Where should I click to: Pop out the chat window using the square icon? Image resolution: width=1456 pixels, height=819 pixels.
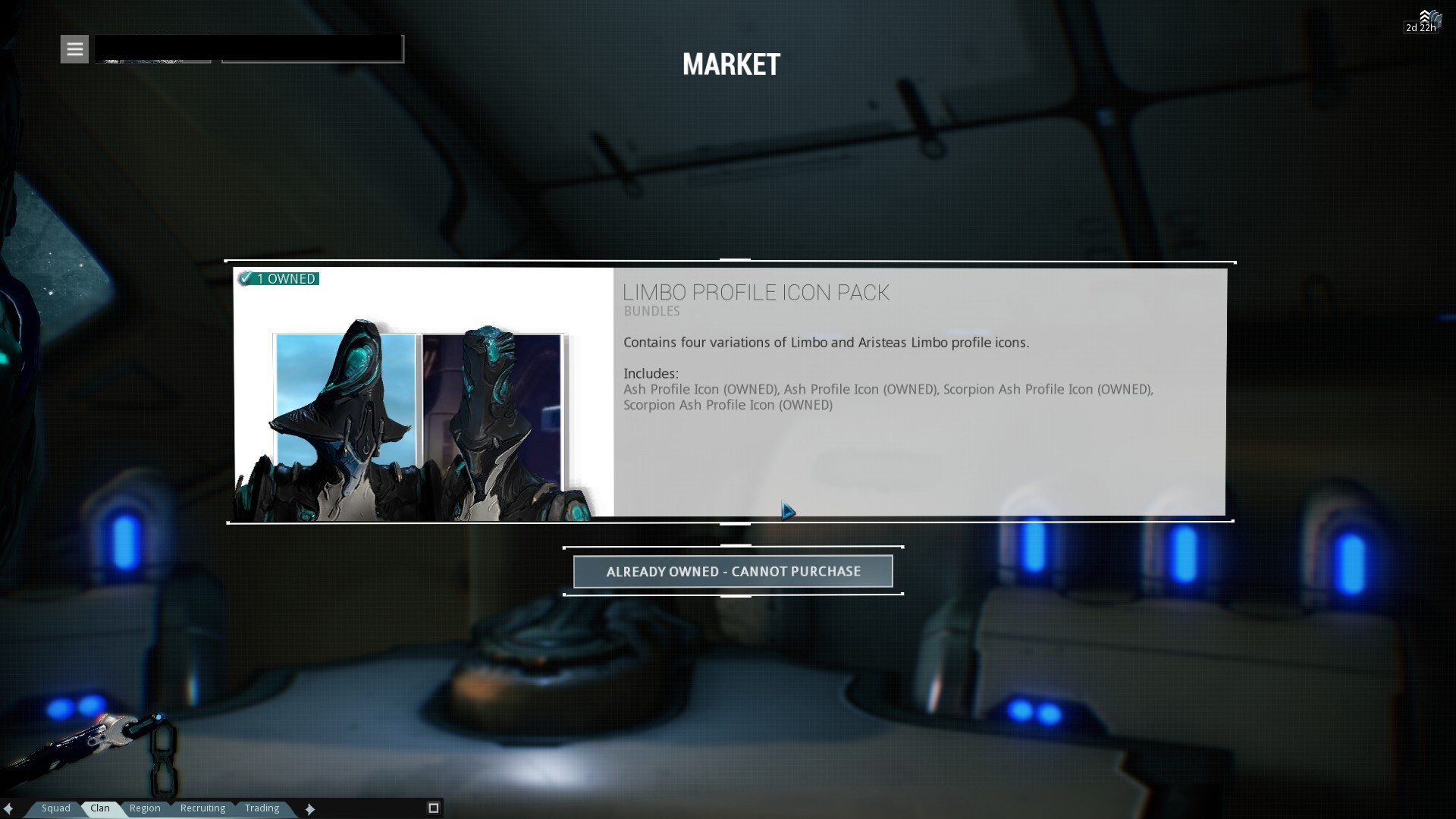432,808
